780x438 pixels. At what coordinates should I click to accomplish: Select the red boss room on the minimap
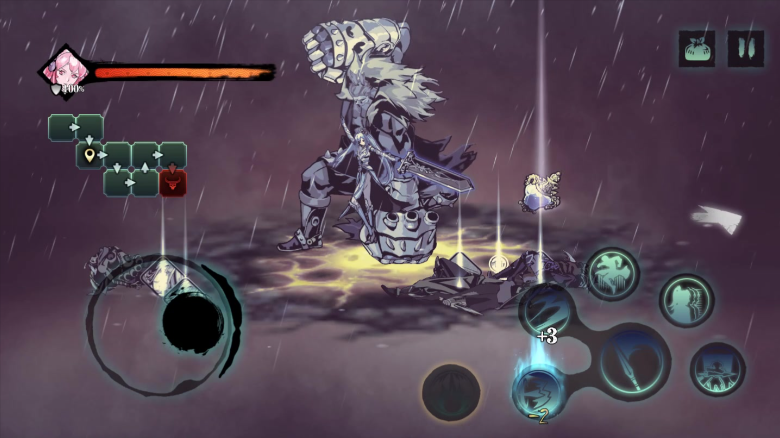click(173, 182)
